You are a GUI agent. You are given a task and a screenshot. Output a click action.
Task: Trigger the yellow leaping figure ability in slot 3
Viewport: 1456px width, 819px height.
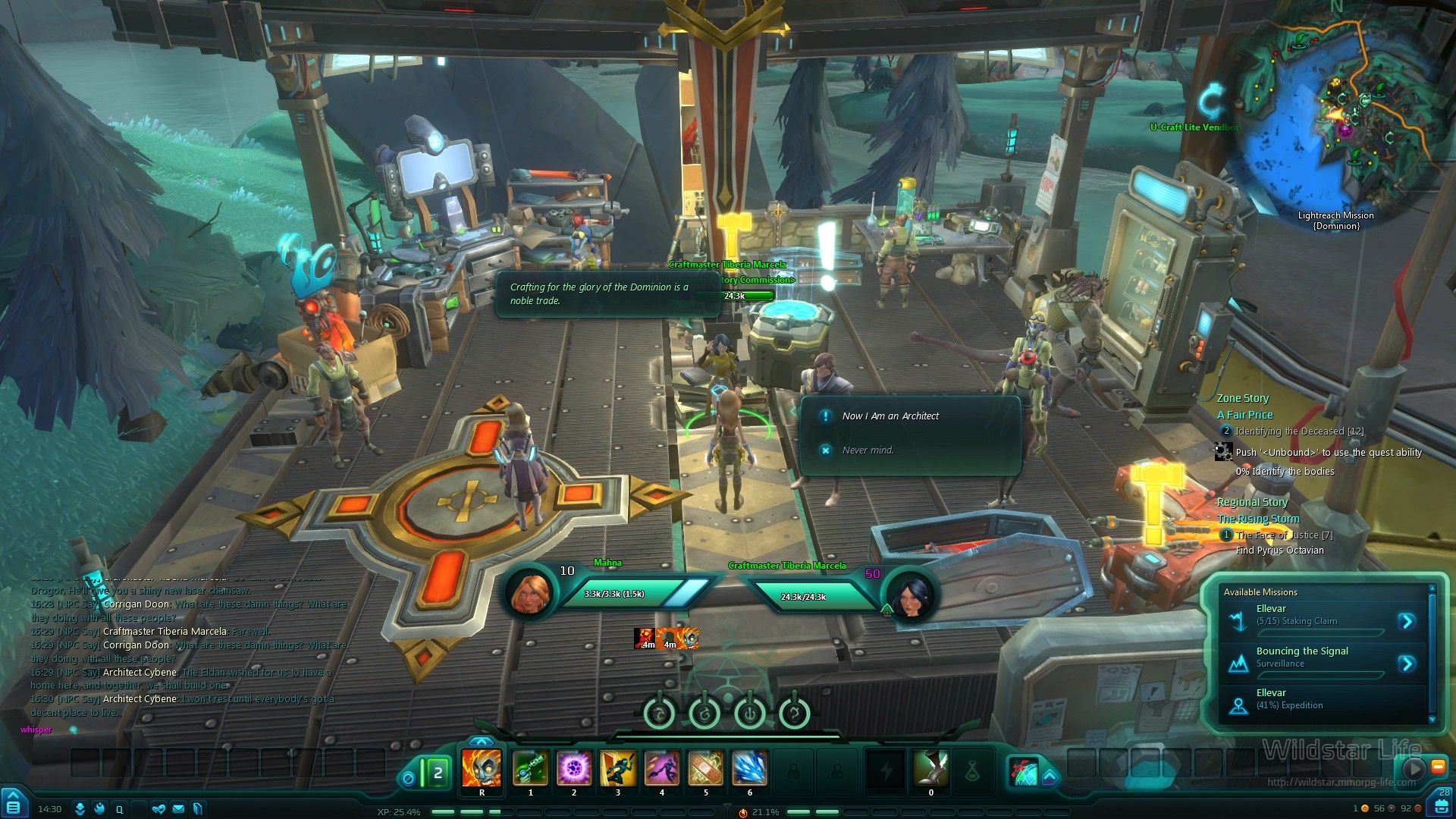pos(618,768)
